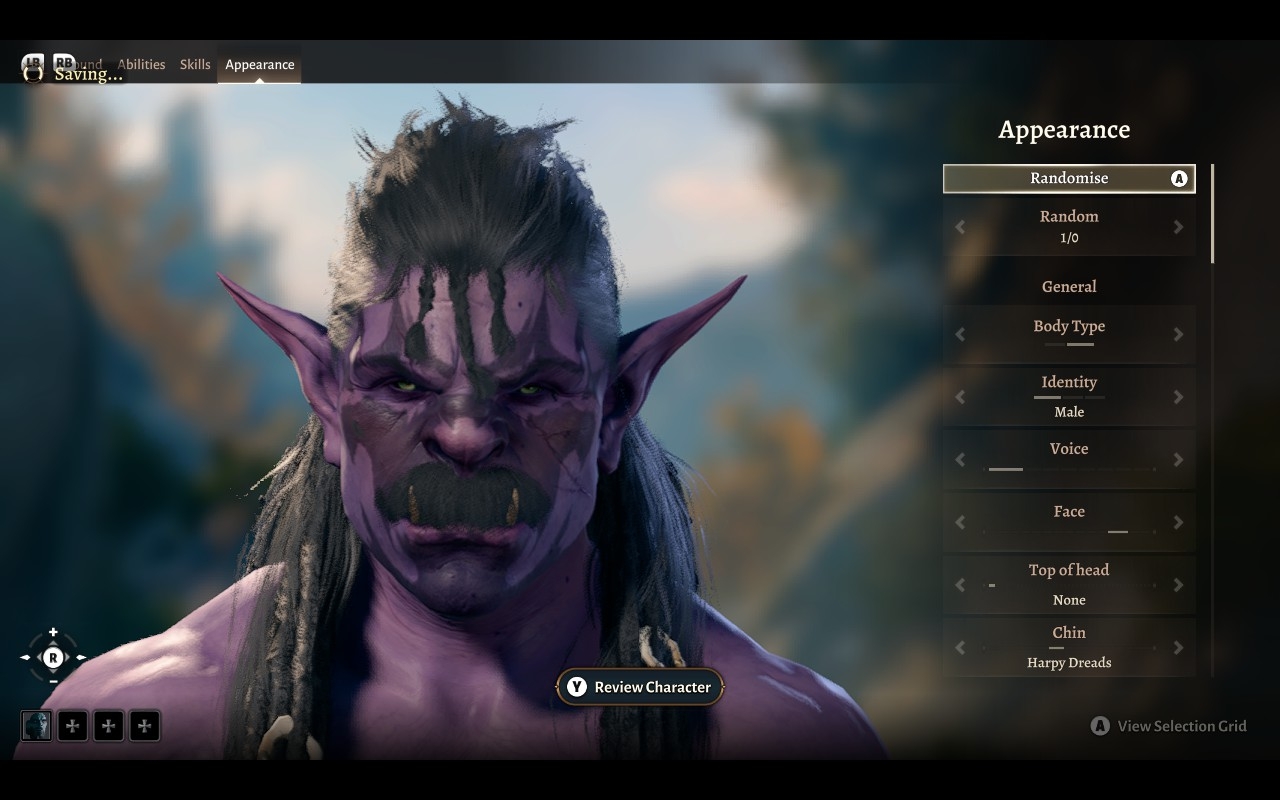Select the Appearance tab

260,65
